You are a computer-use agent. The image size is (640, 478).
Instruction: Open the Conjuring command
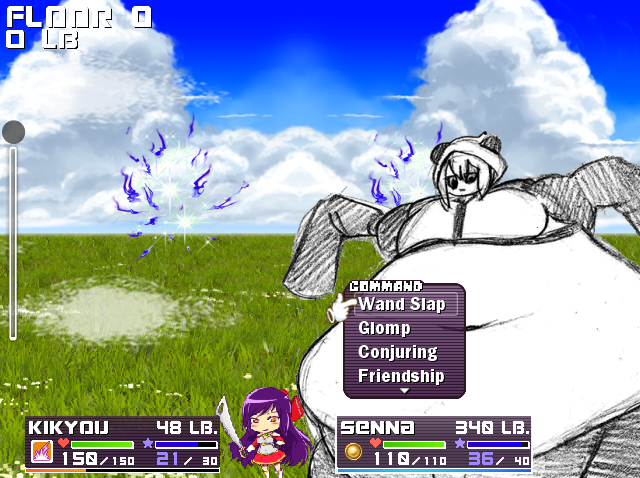[x=398, y=352]
